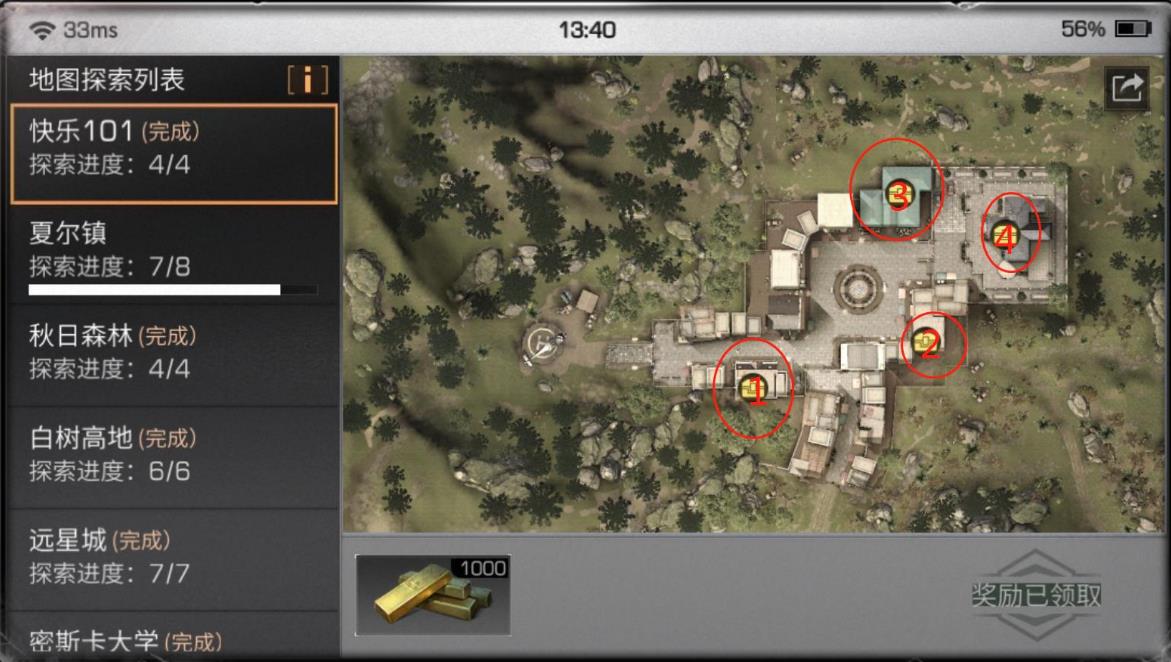This screenshot has width=1171, height=662.
Task: Select exploration marker number 2
Action: pos(929,345)
